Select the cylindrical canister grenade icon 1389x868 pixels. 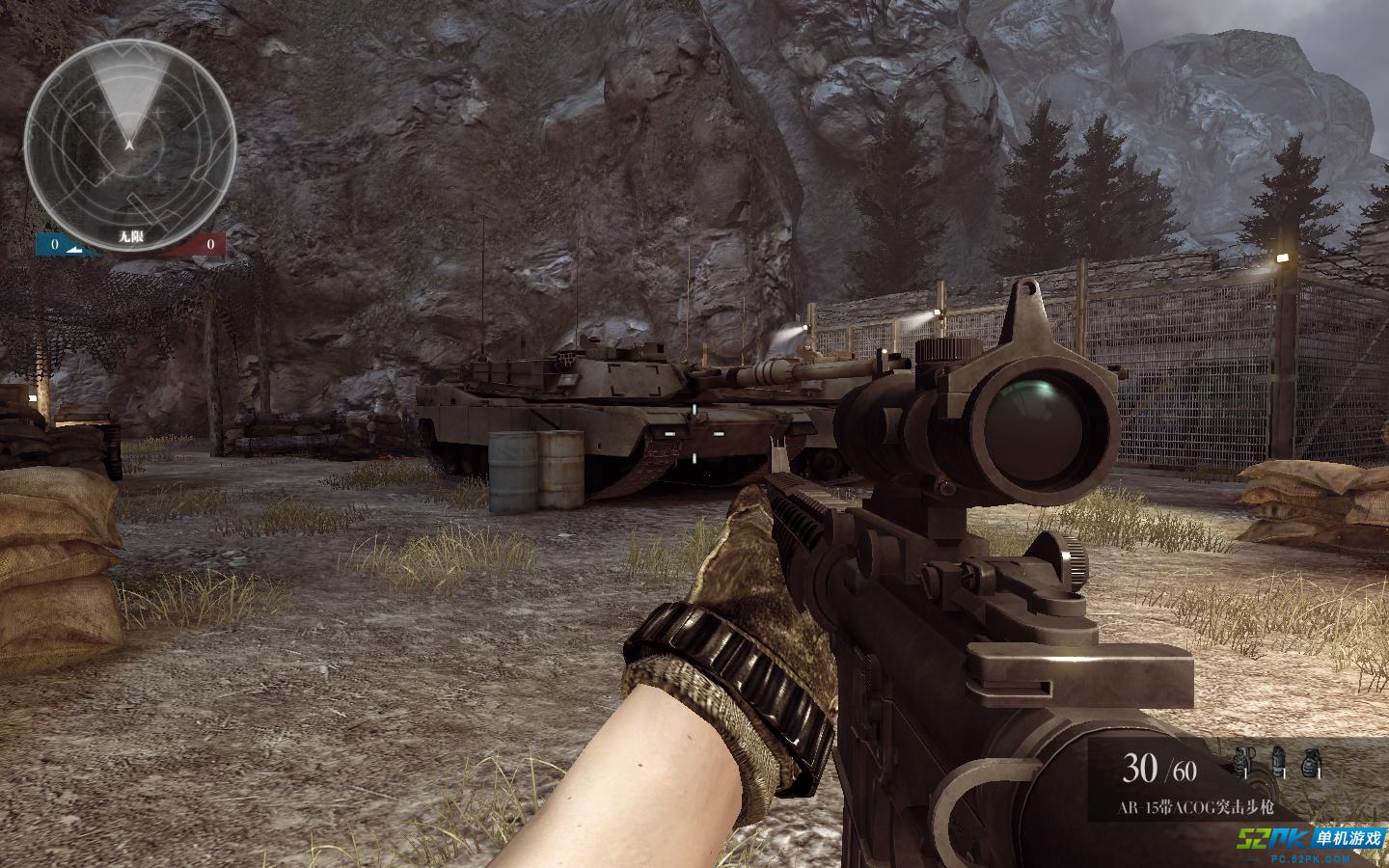1277,762
